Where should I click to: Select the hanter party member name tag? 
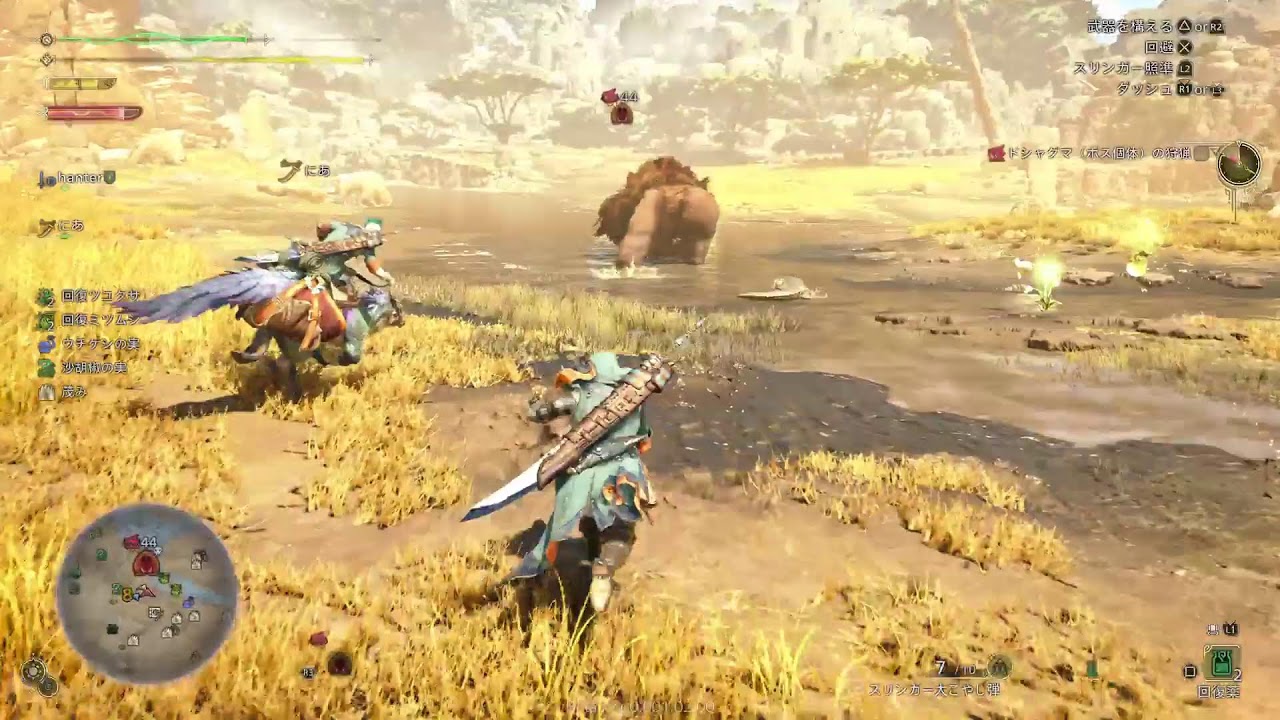click(78, 178)
